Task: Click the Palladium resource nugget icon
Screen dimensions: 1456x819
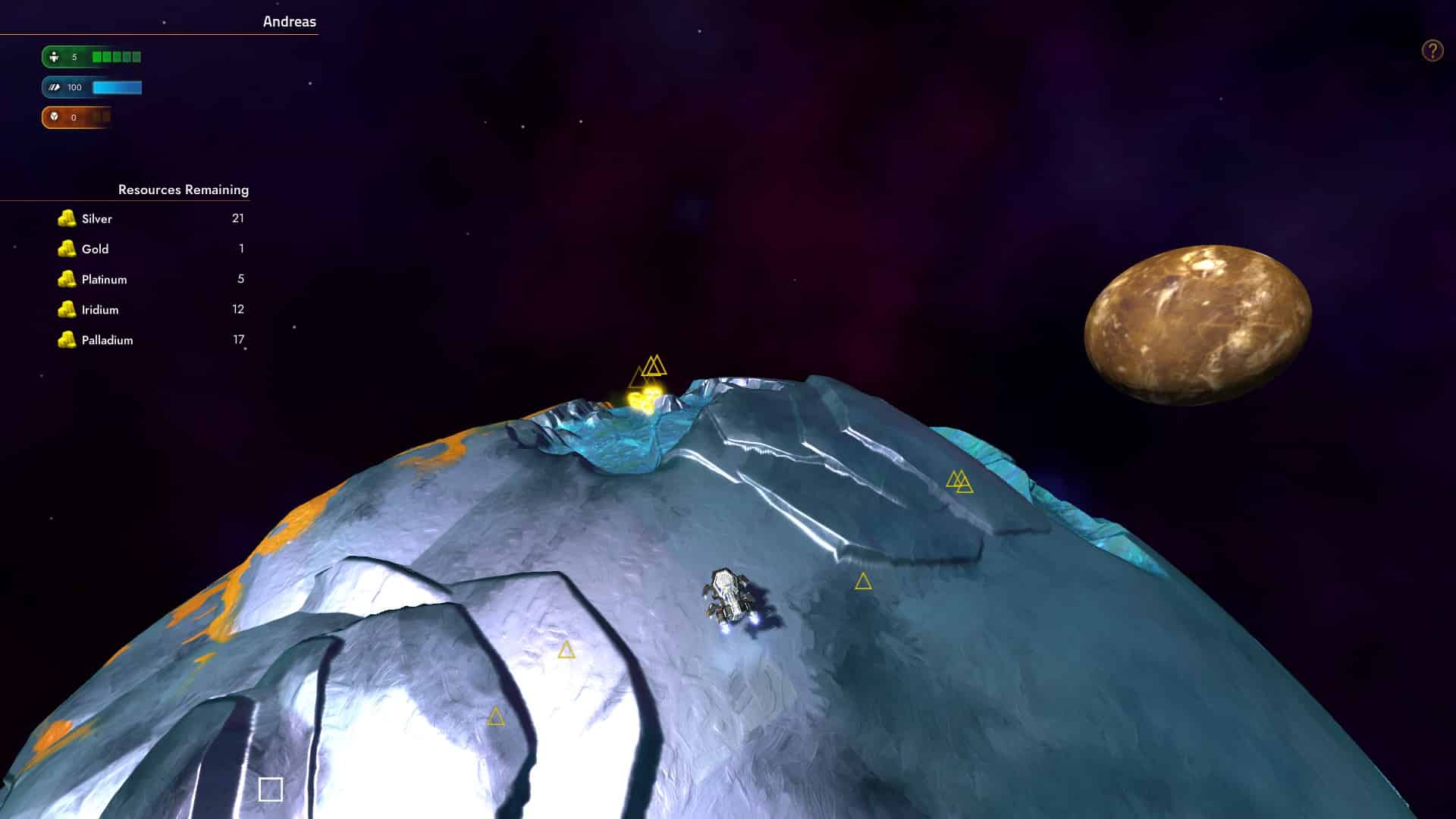Action: [67, 340]
